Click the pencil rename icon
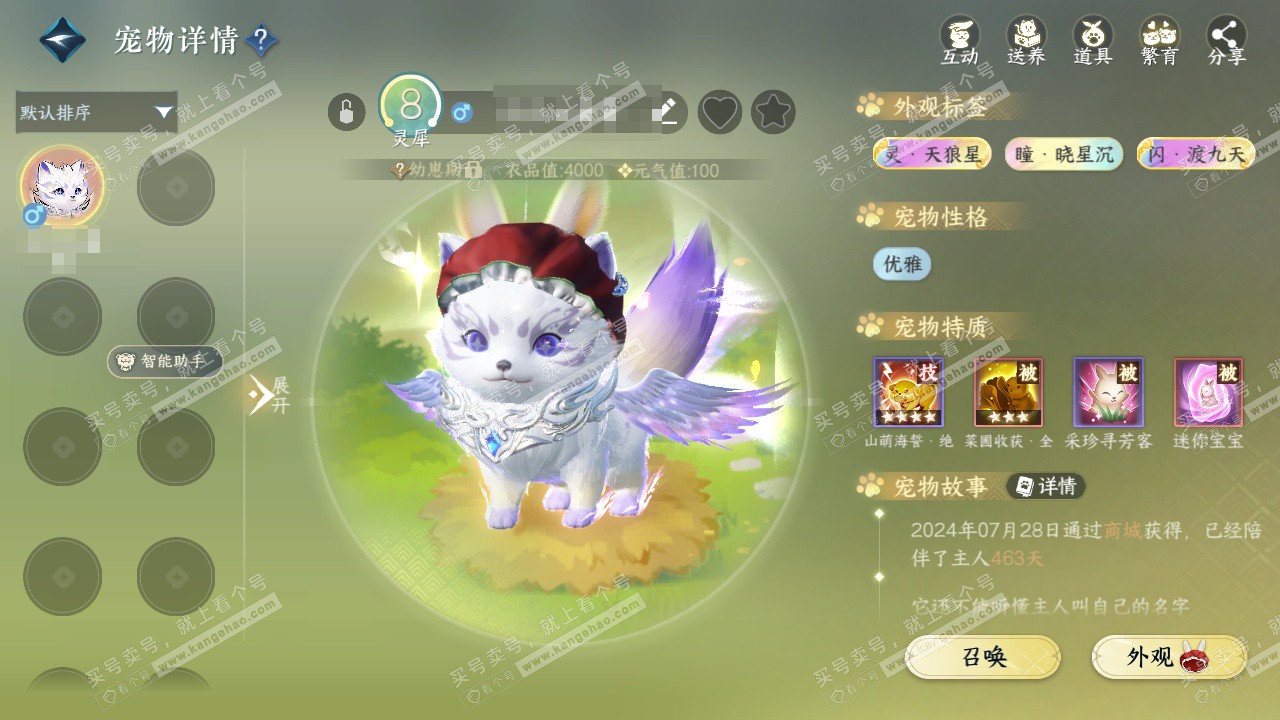Viewport: 1280px width, 720px height. 666,112
